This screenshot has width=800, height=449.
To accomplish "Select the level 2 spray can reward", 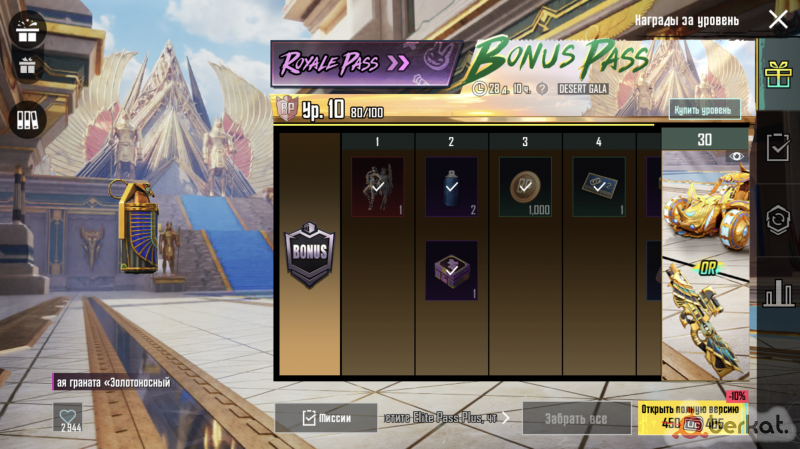I will pyautogui.click(x=451, y=187).
